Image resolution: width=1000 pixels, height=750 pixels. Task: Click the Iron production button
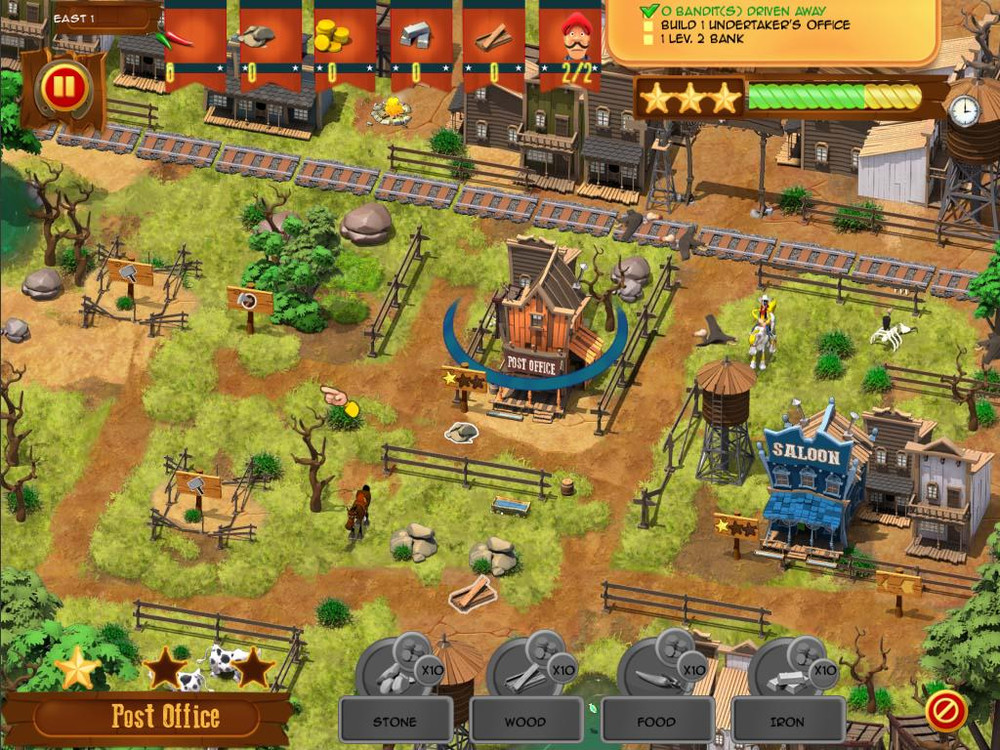pos(788,720)
